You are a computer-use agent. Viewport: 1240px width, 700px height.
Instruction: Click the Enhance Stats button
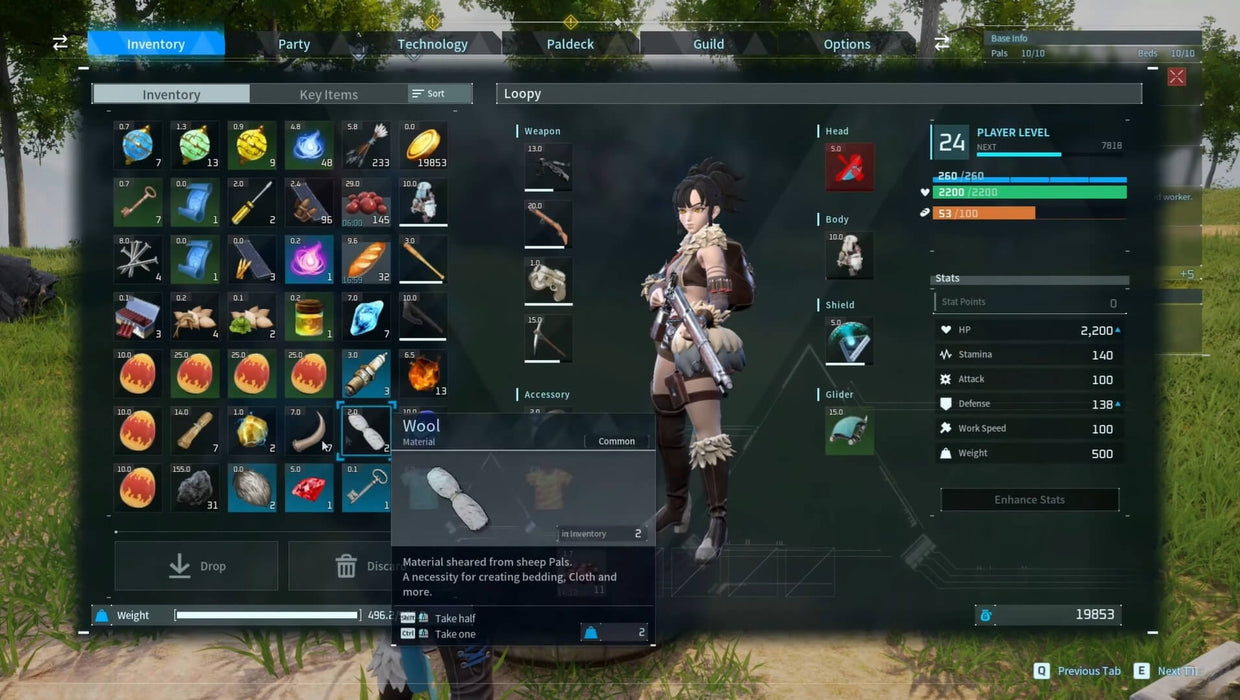tap(1029, 500)
